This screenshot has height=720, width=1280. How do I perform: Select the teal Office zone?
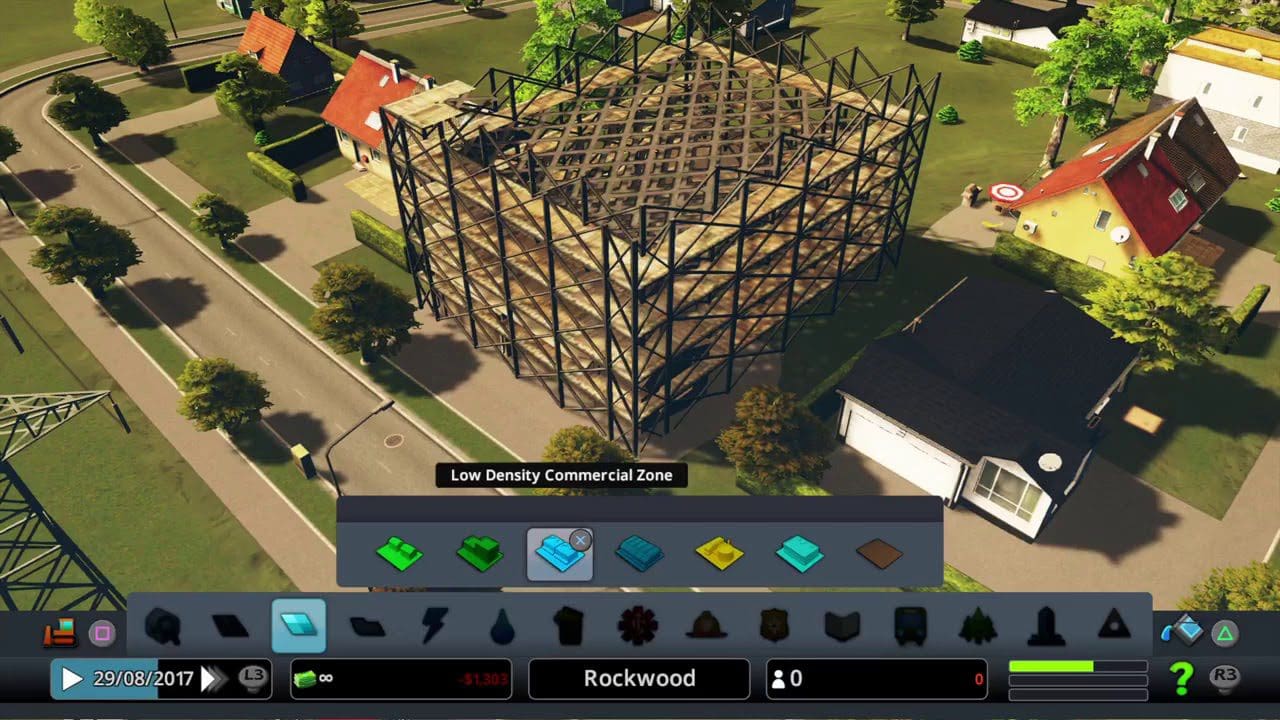[800, 553]
